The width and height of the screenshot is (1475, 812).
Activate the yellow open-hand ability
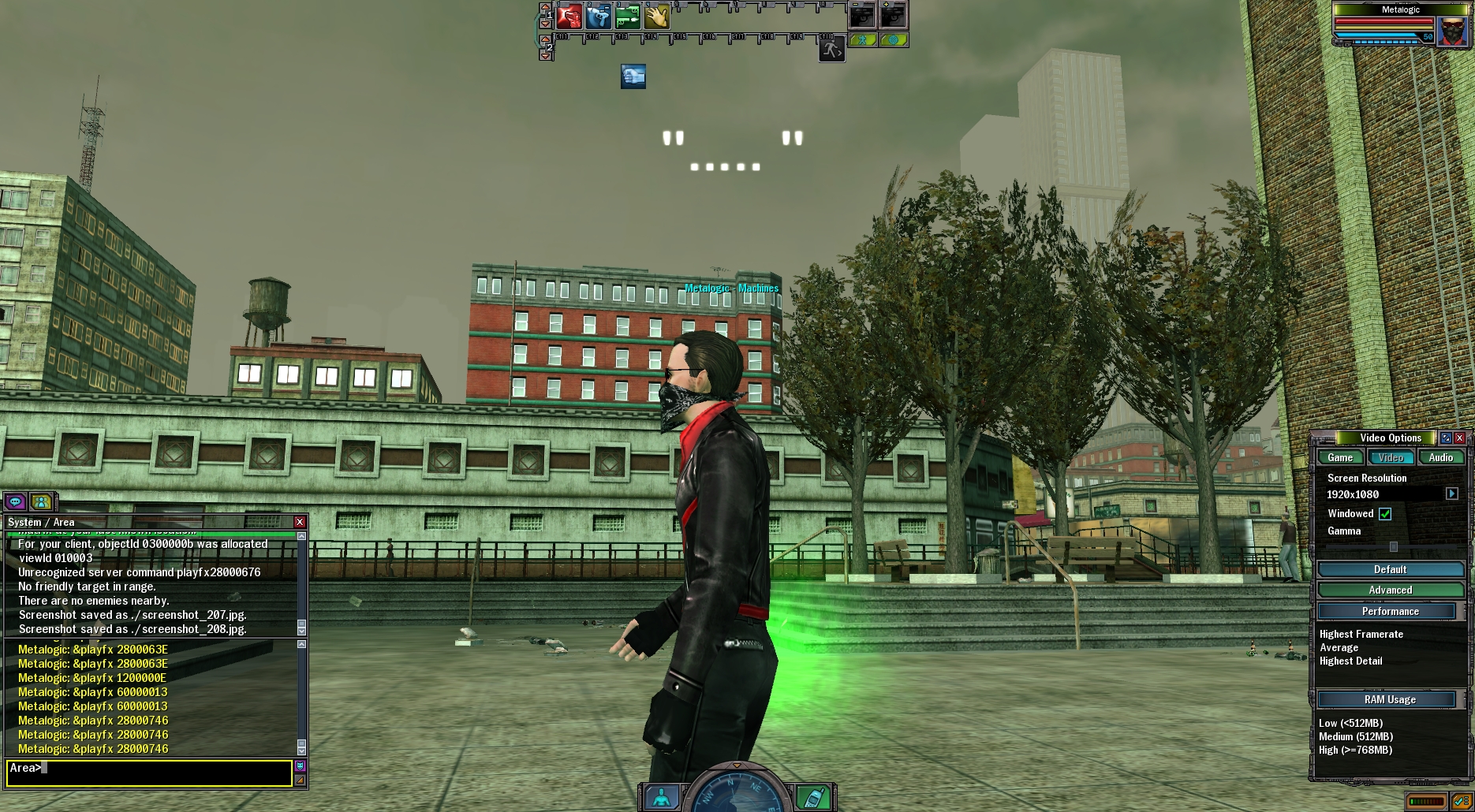[x=656, y=16]
